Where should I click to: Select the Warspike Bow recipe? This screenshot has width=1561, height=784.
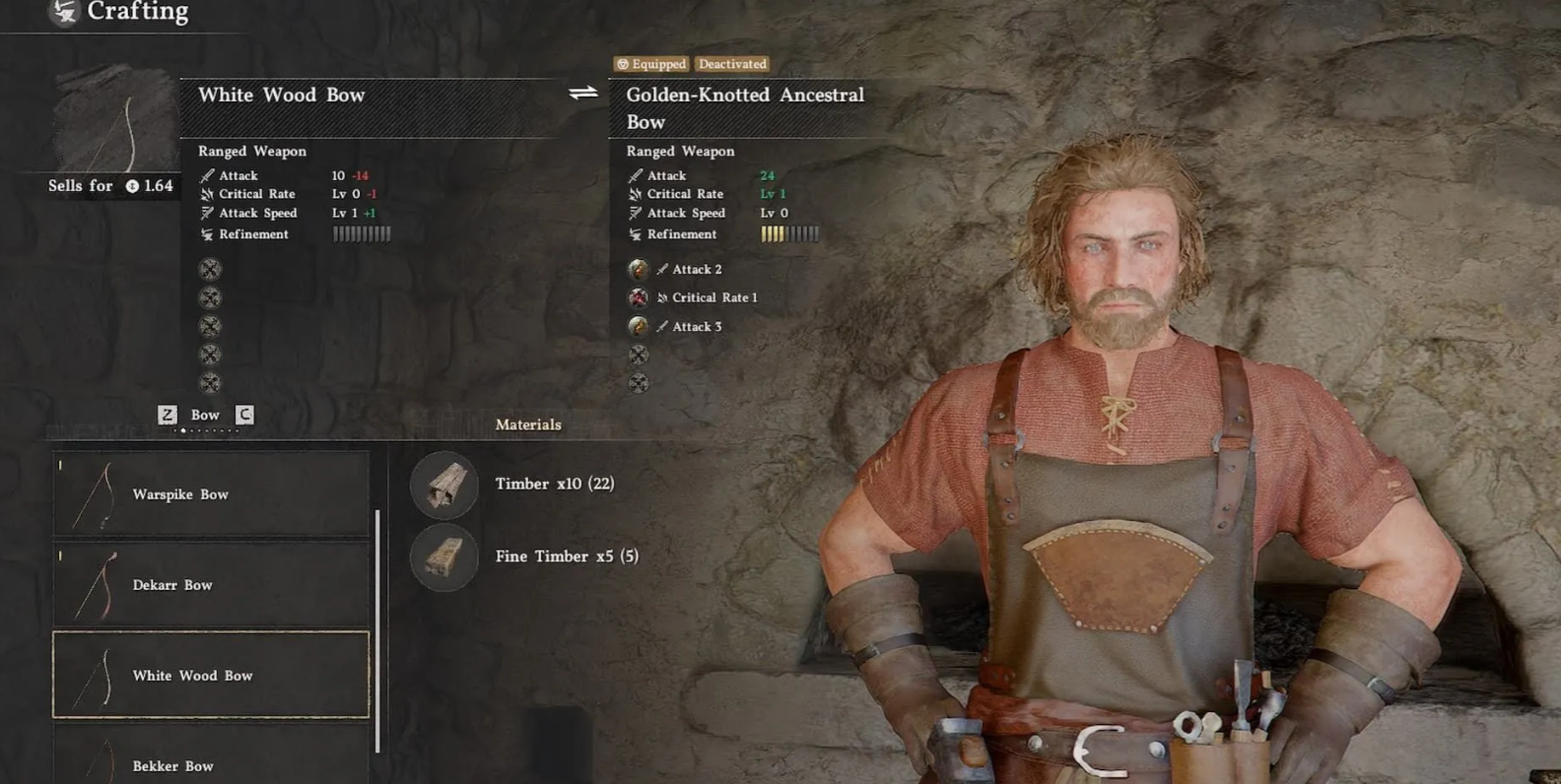tap(211, 494)
